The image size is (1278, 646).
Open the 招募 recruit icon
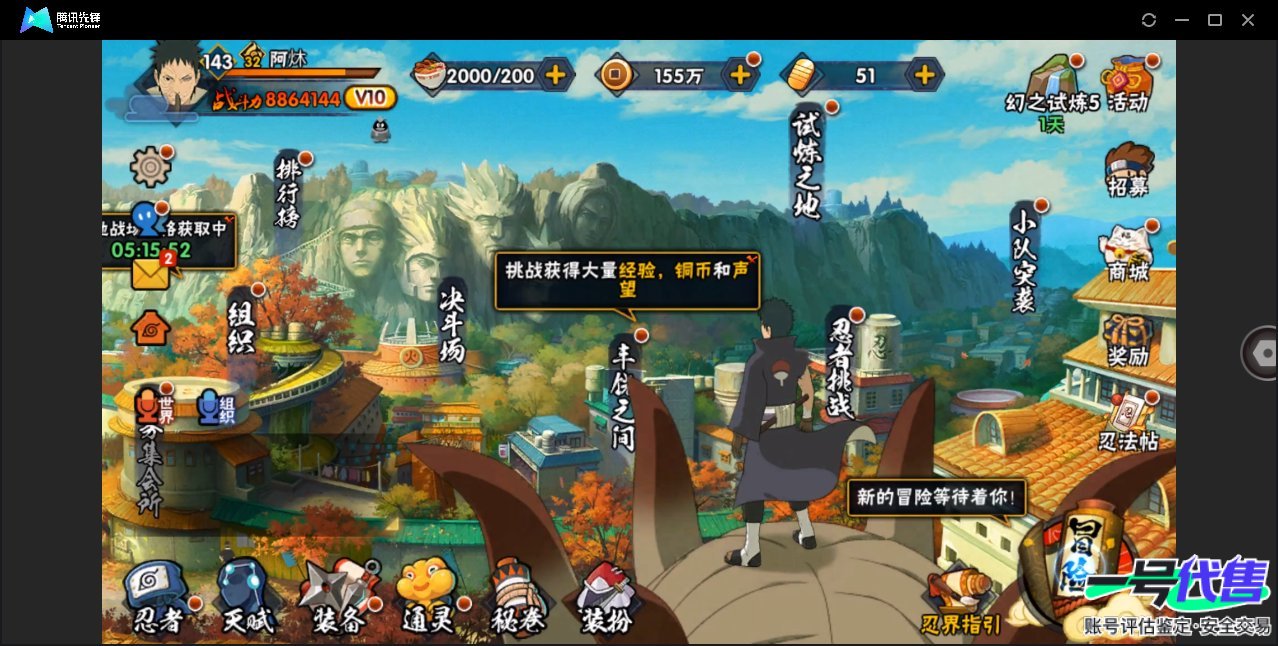1128,170
